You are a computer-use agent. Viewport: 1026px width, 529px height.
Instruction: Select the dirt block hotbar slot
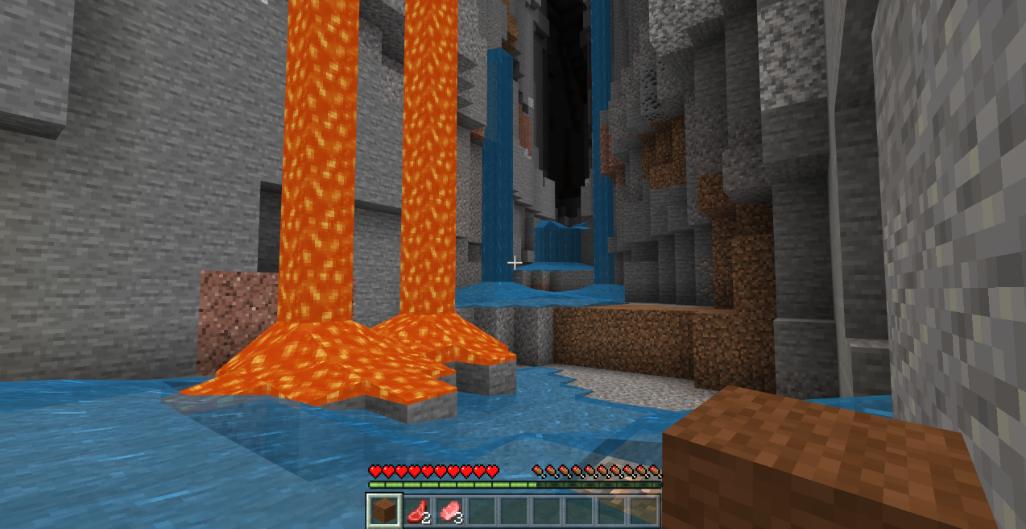pyautogui.click(x=384, y=510)
